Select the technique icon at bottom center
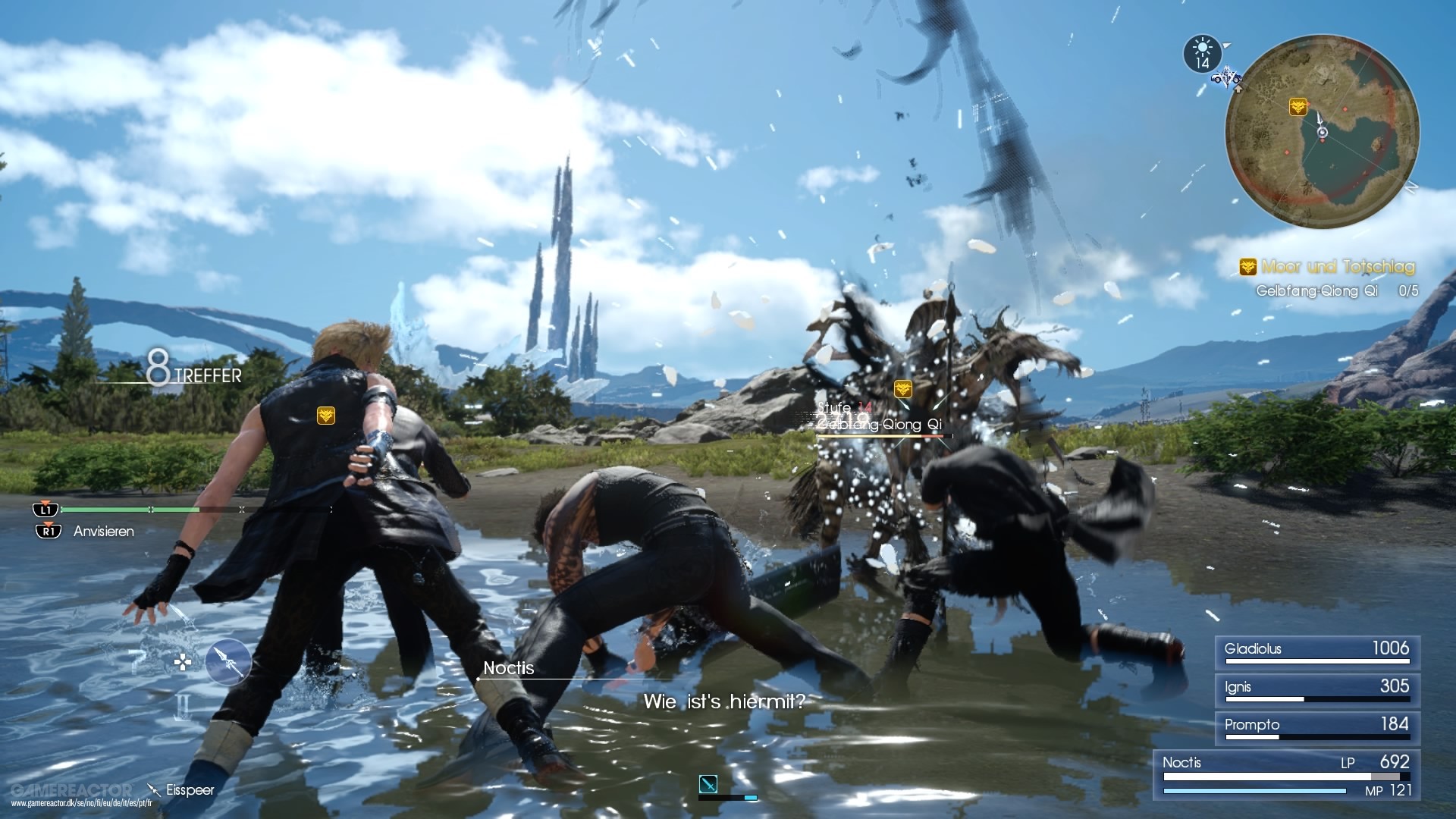 click(708, 784)
